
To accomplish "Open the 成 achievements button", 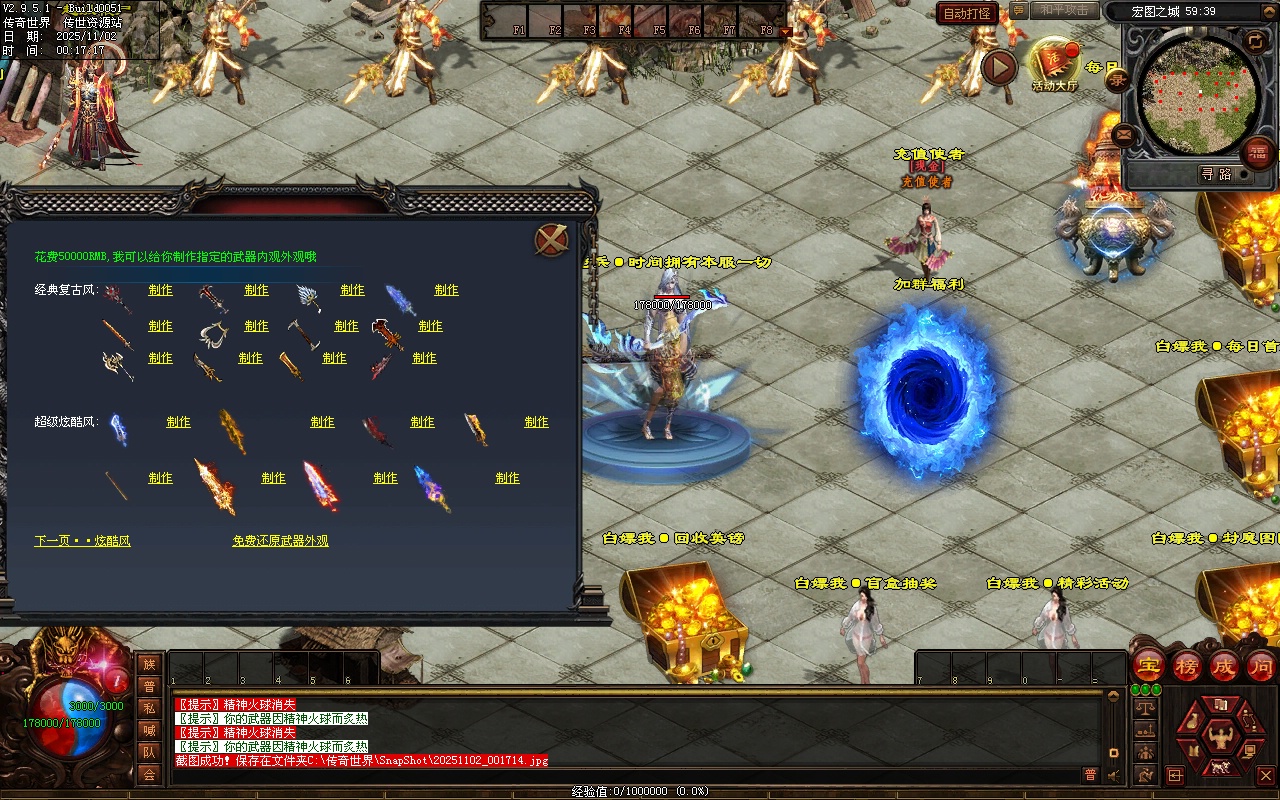I will tap(1224, 665).
